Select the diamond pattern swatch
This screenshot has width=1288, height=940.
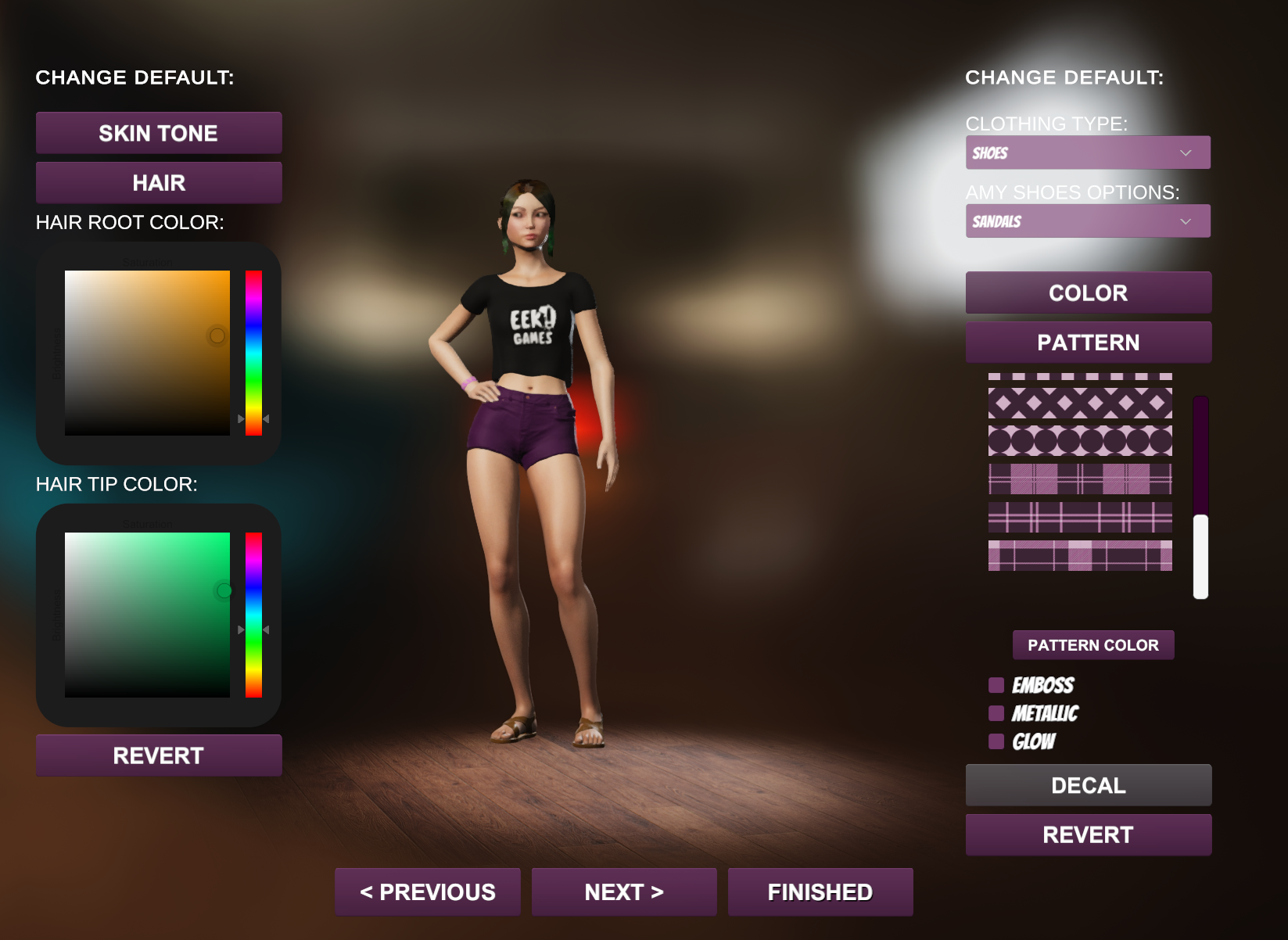pyautogui.click(x=1080, y=404)
